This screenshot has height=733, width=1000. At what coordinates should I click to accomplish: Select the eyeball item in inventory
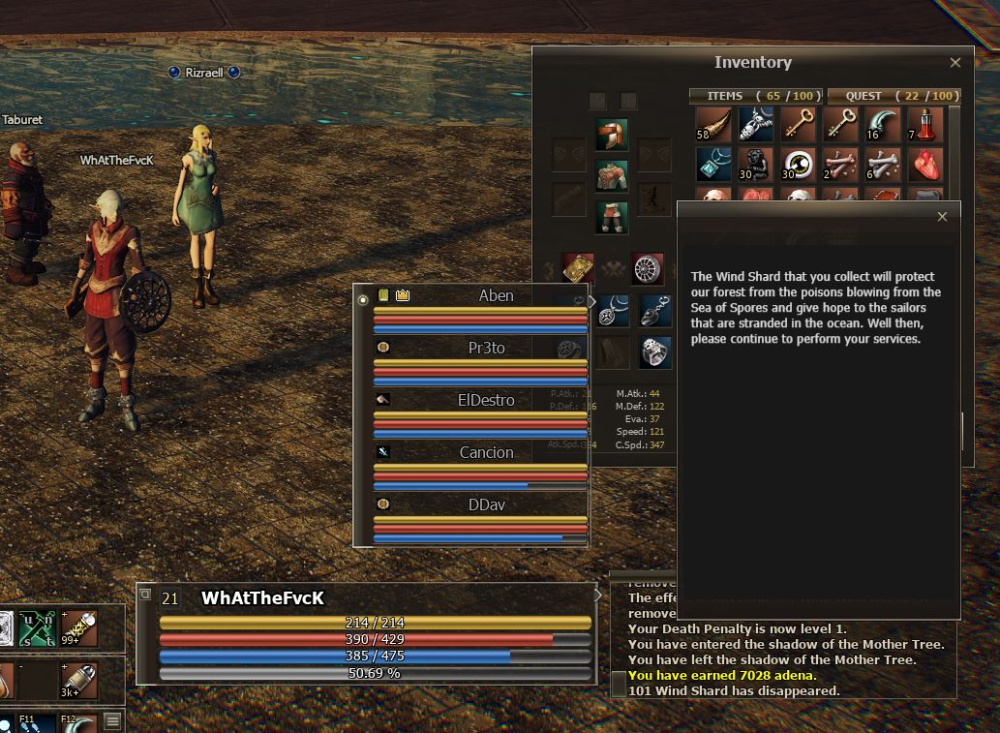(x=797, y=164)
